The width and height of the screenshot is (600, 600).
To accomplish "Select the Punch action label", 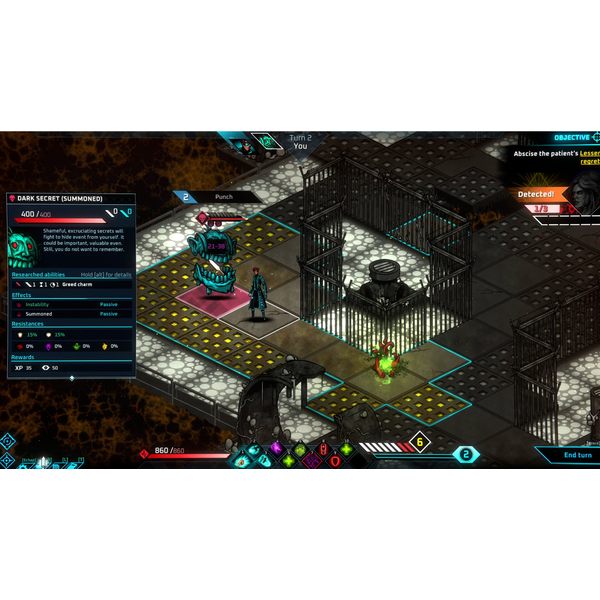I will tap(224, 197).
